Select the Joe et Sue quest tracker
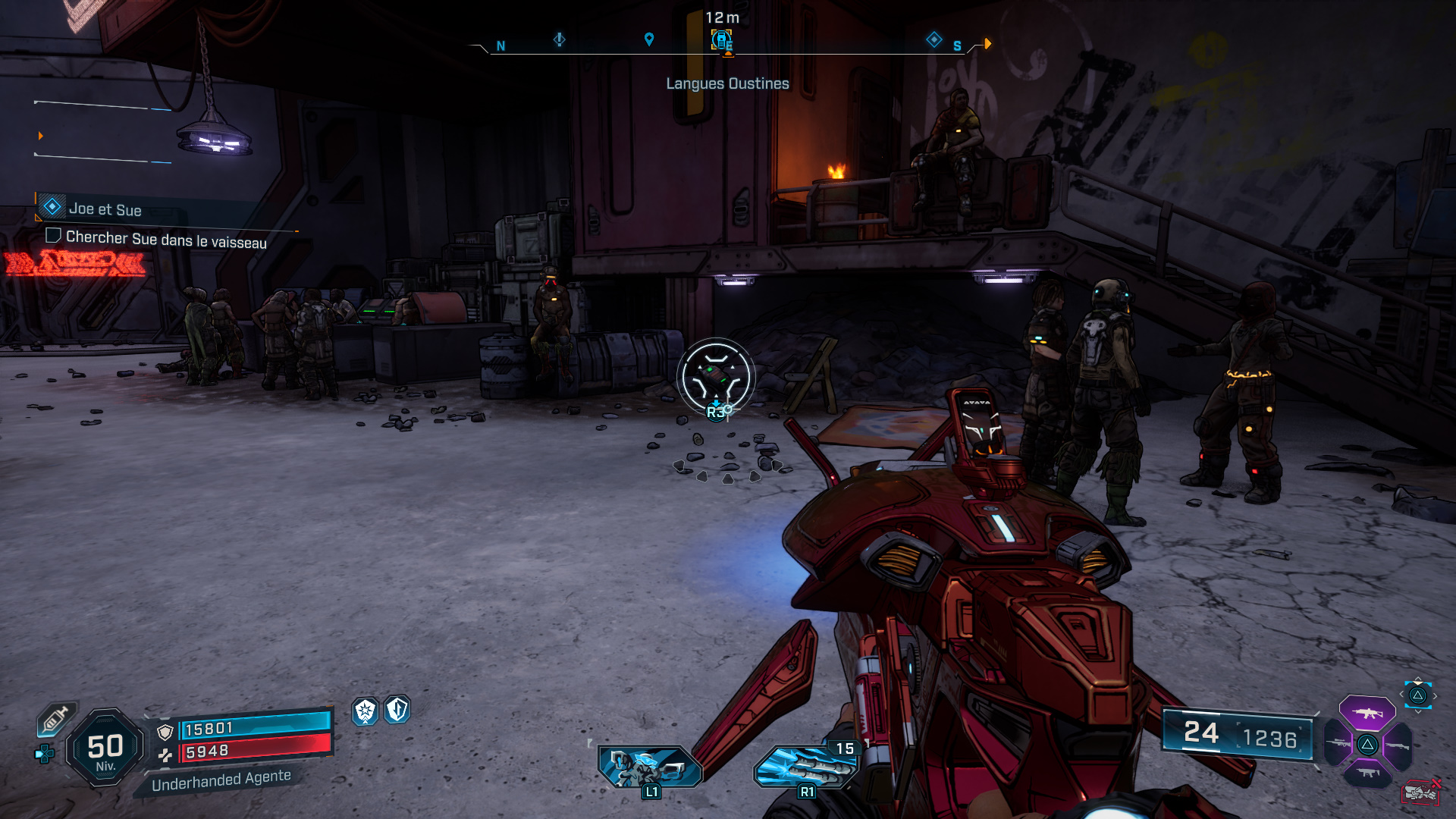The image size is (1456, 819). click(105, 209)
